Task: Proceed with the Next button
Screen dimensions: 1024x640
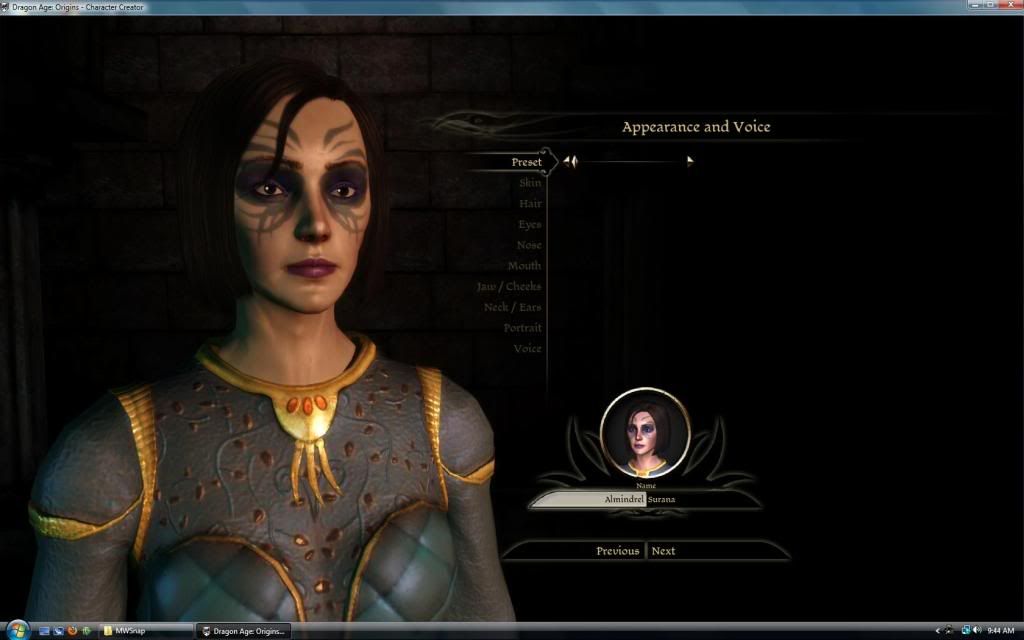Action: pyautogui.click(x=664, y=551)
